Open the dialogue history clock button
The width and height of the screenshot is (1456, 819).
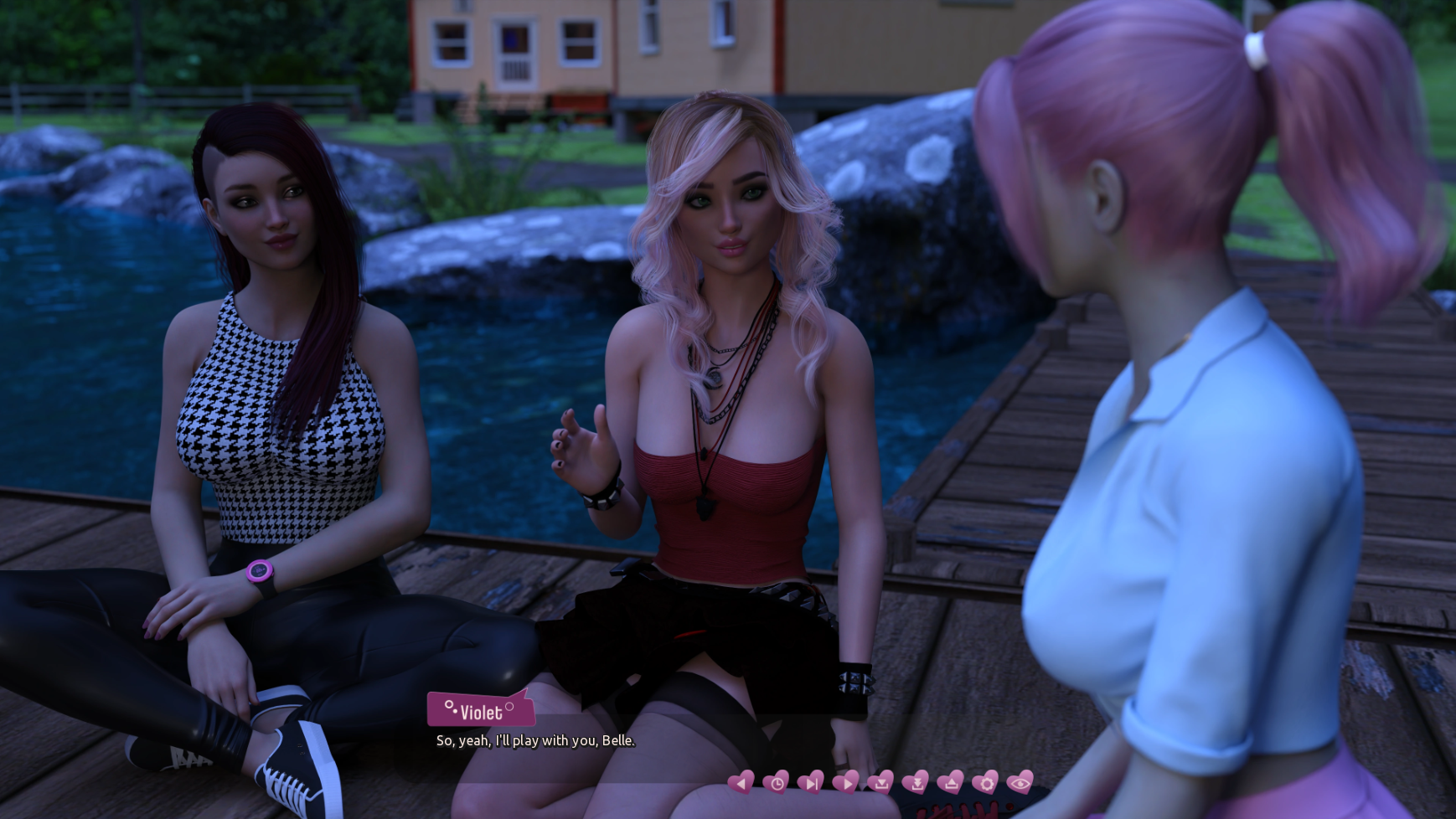[776, 783]
